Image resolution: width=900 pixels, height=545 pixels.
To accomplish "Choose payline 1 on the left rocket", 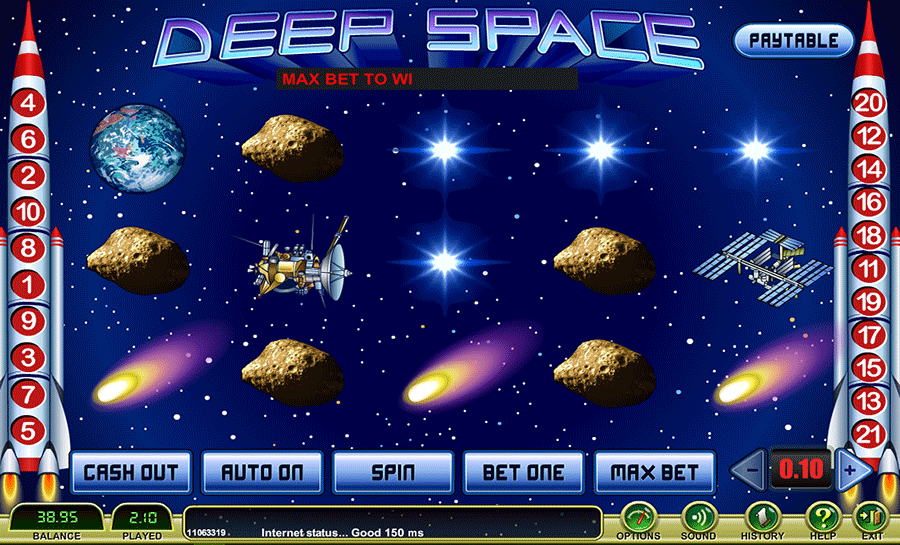I will tap(28, 285).
